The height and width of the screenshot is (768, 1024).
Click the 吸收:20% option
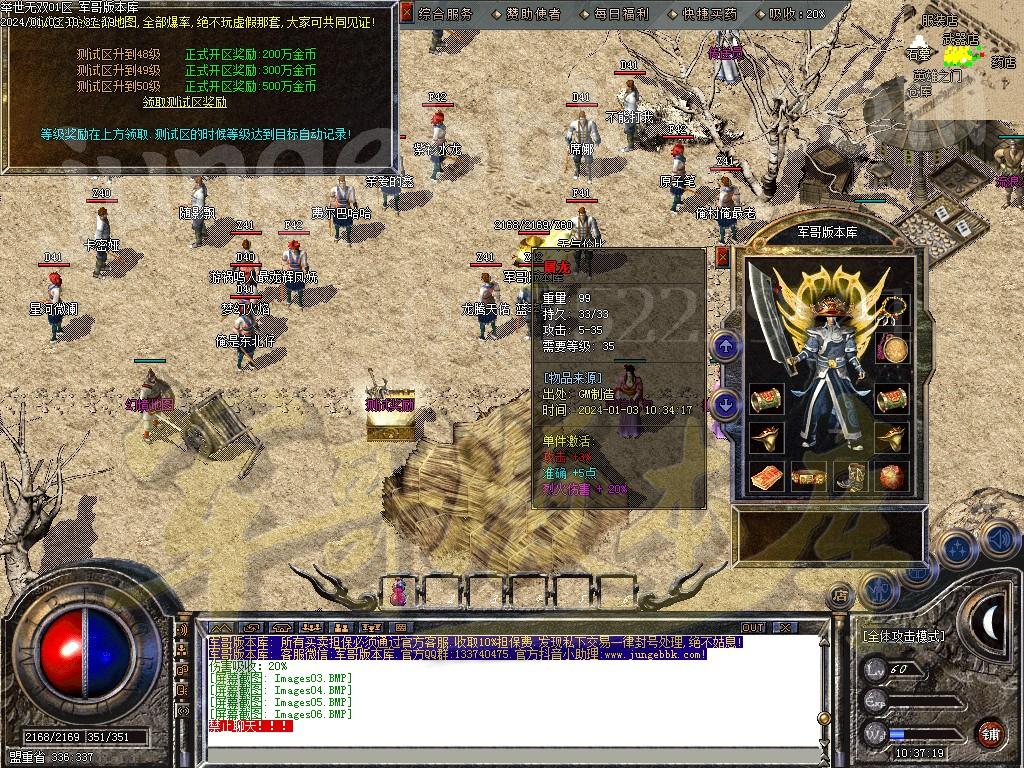[x=796, y=14]
